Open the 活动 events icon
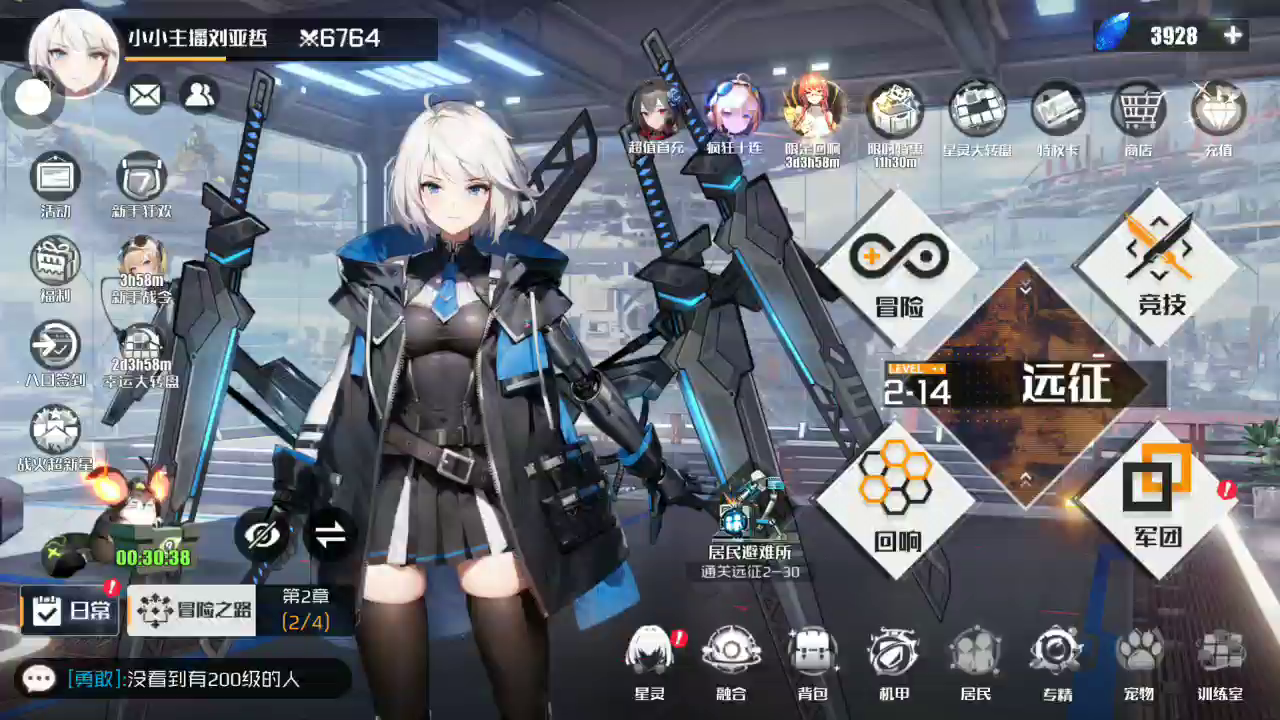 pos(56,183)
